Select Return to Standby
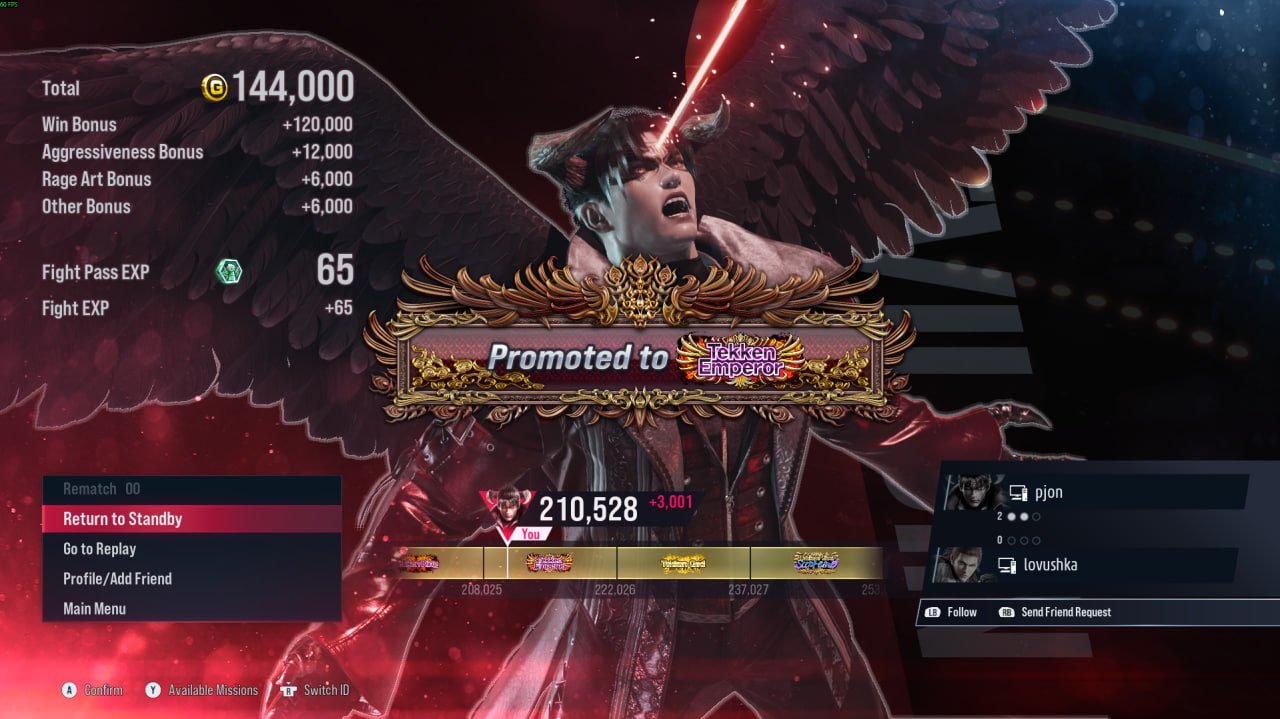This screenshot has width=1280, height=719. point(190,519)
